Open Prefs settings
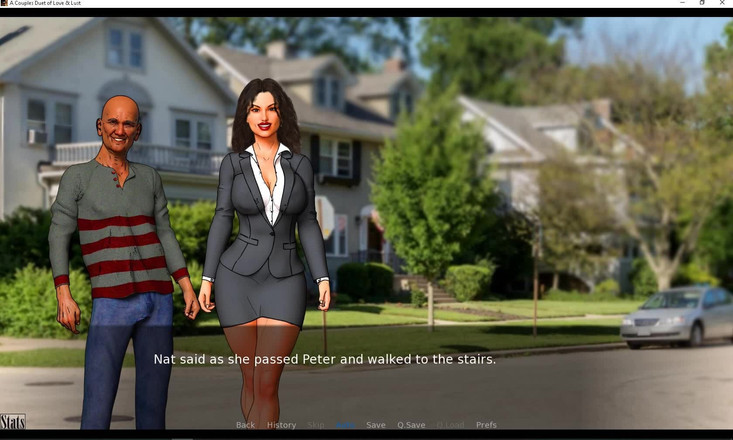Viewport: 733px width, 440px height. (x=486, y=425)
